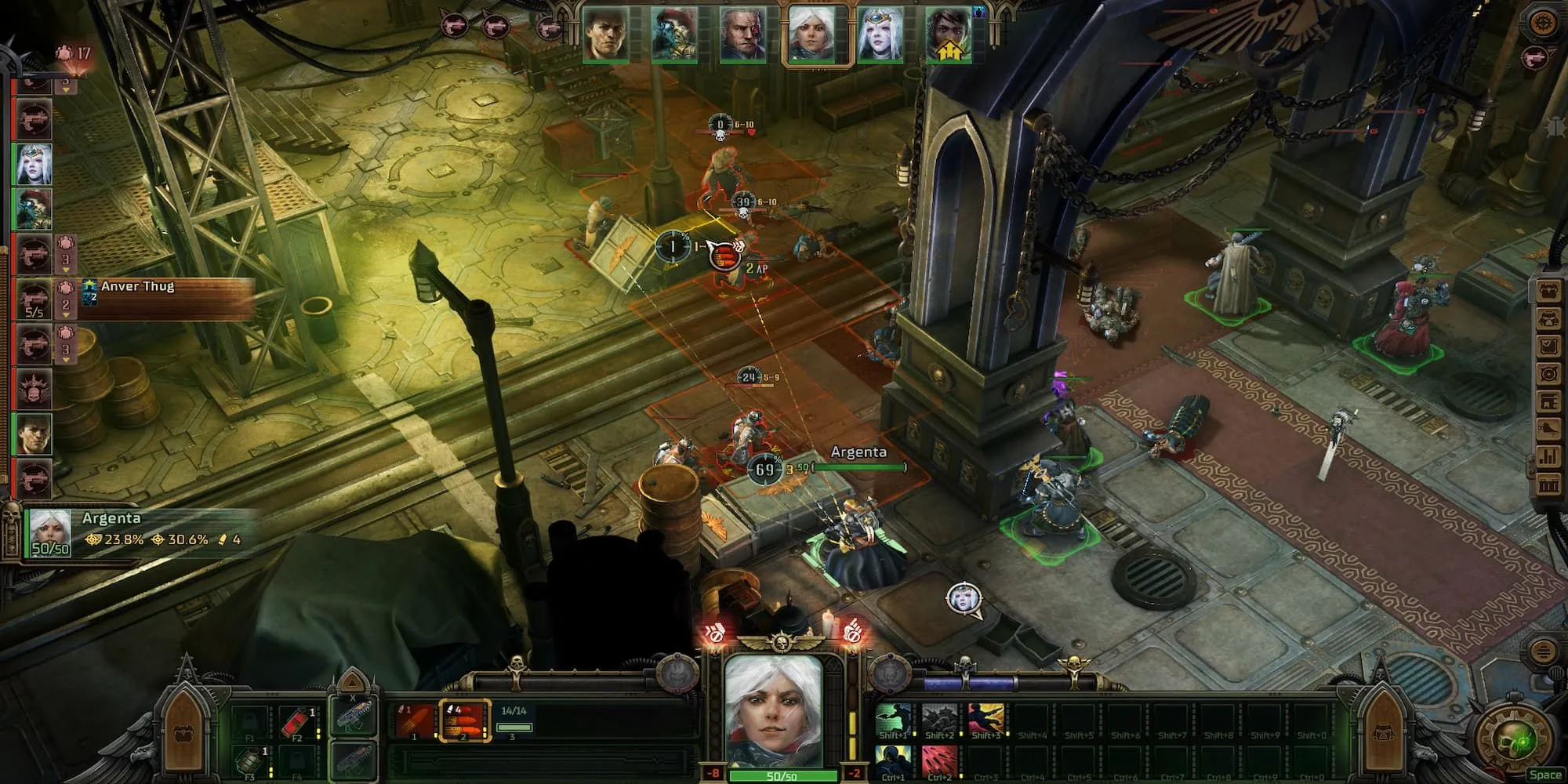
Task: Open the bar chart icon in the side menu
Action: [1548, 456]
